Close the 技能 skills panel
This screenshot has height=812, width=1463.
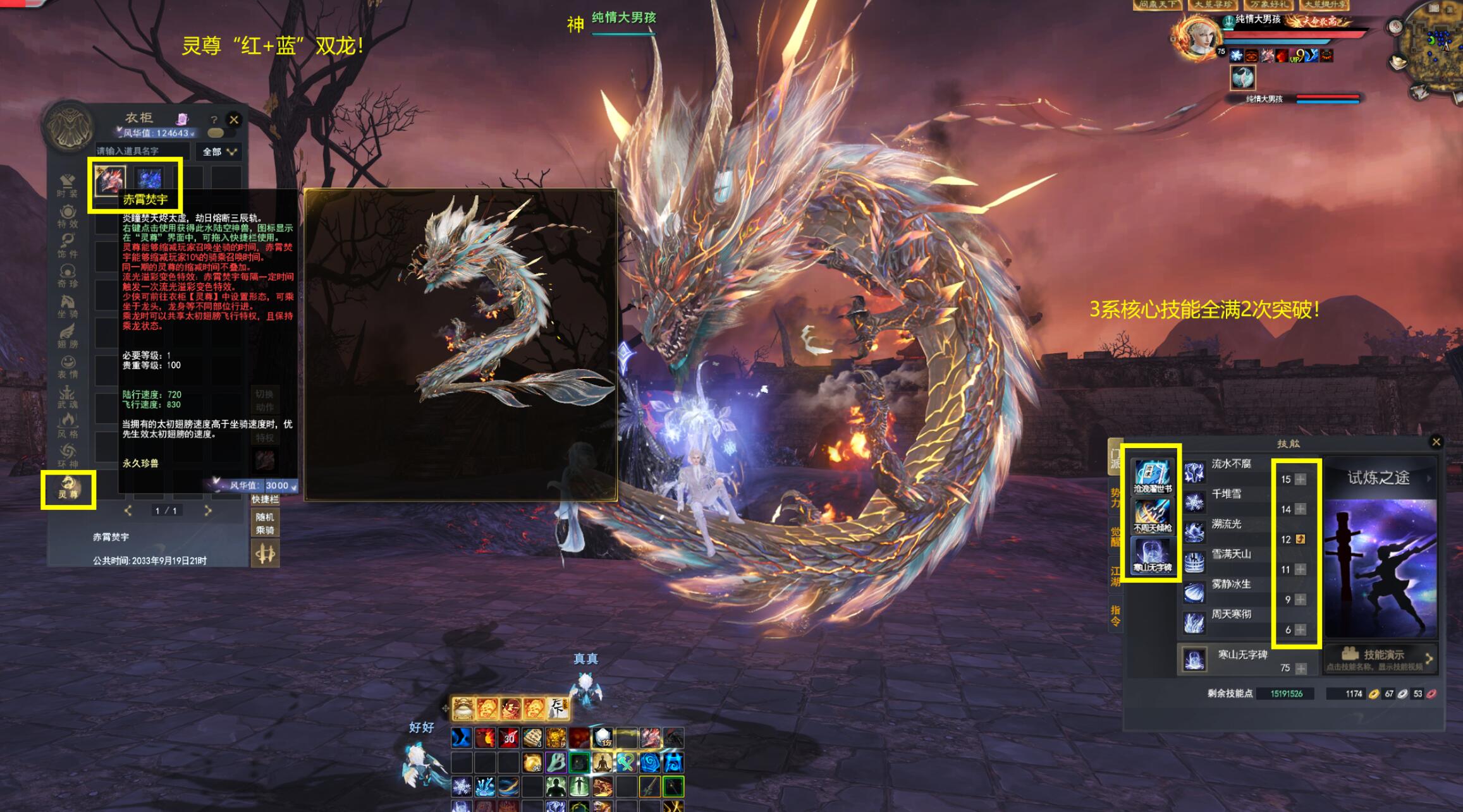point(1436,442)
